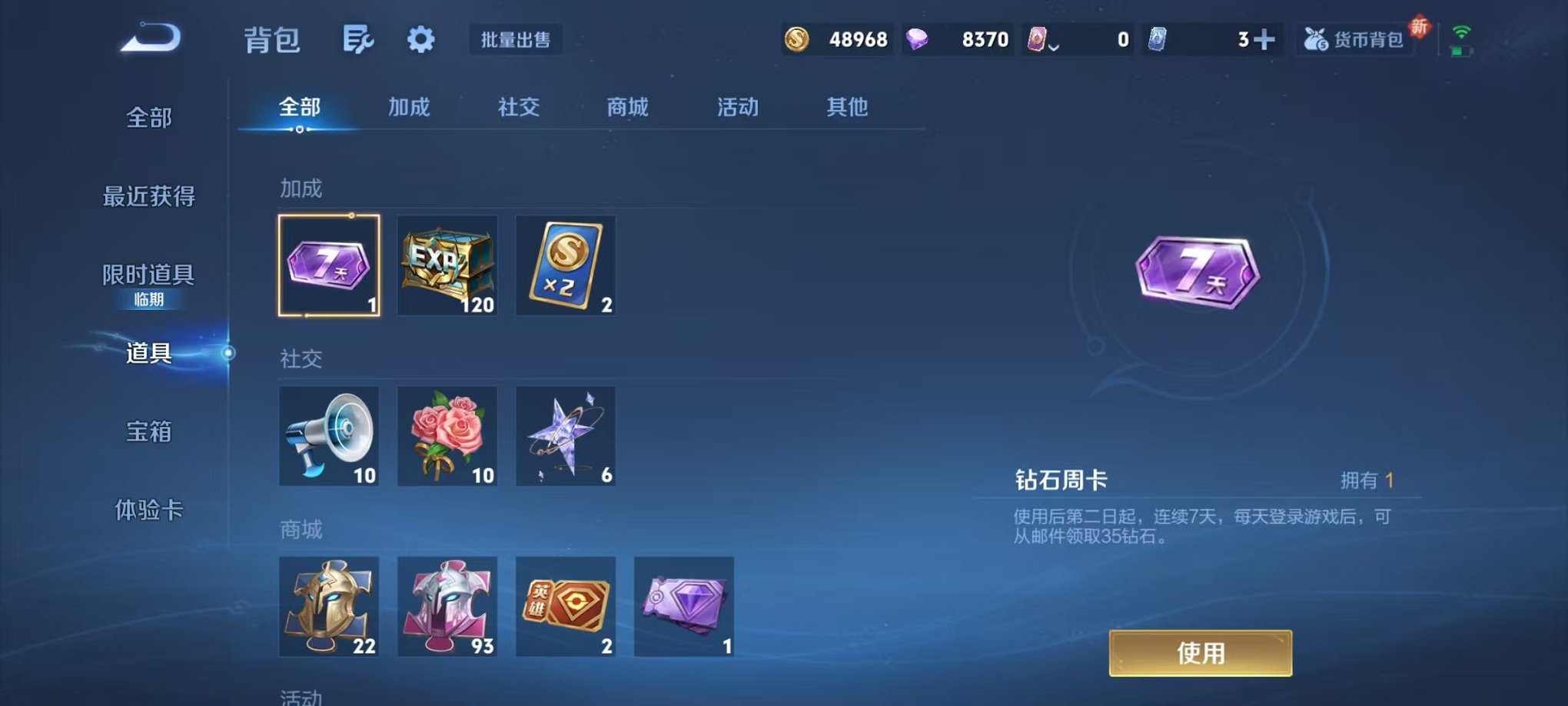Open the EXP treasure chest item
This screenshot has height=706, width=1568.
point(448,266)
